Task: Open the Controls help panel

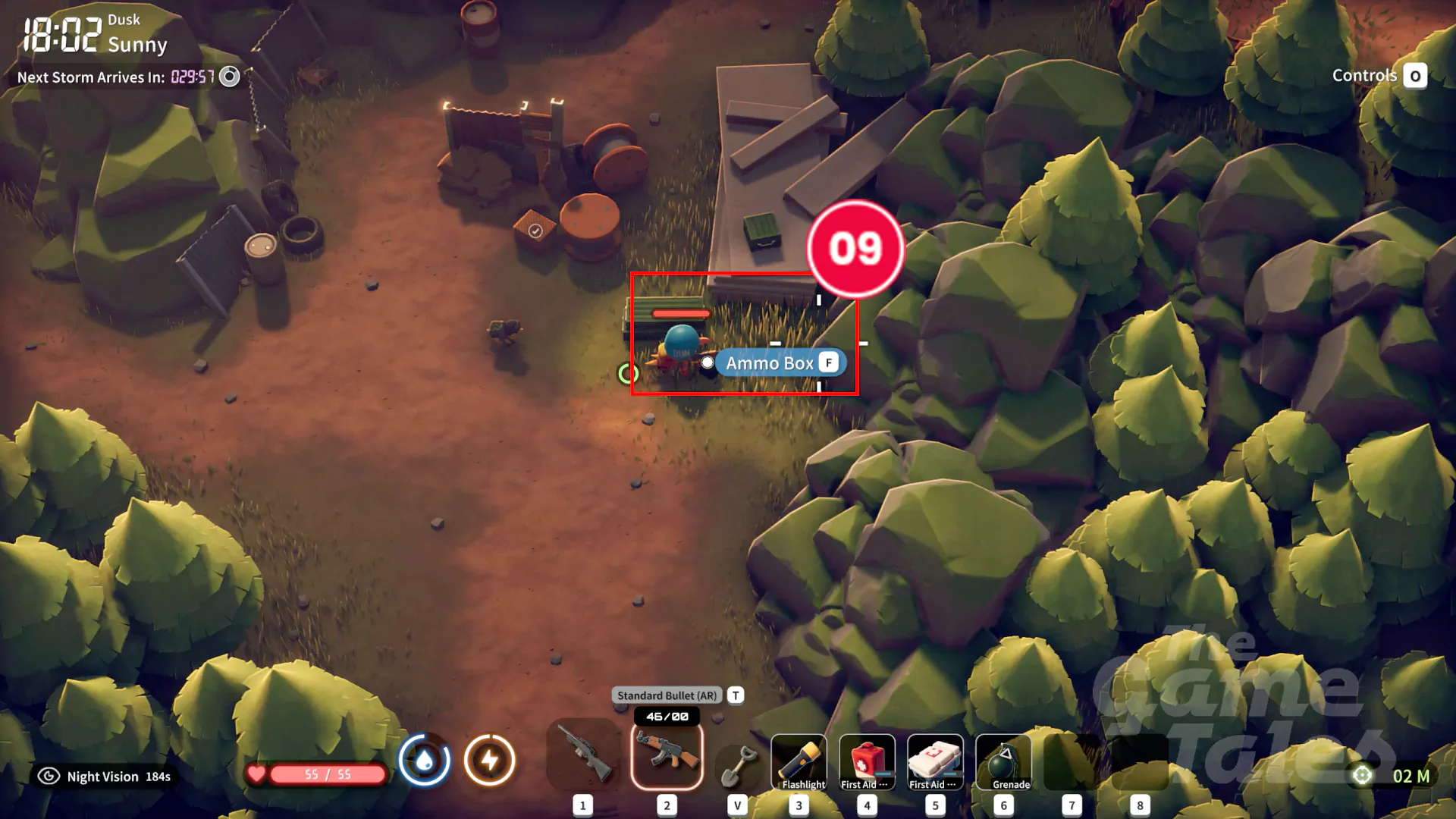Action: point(1414,76)
